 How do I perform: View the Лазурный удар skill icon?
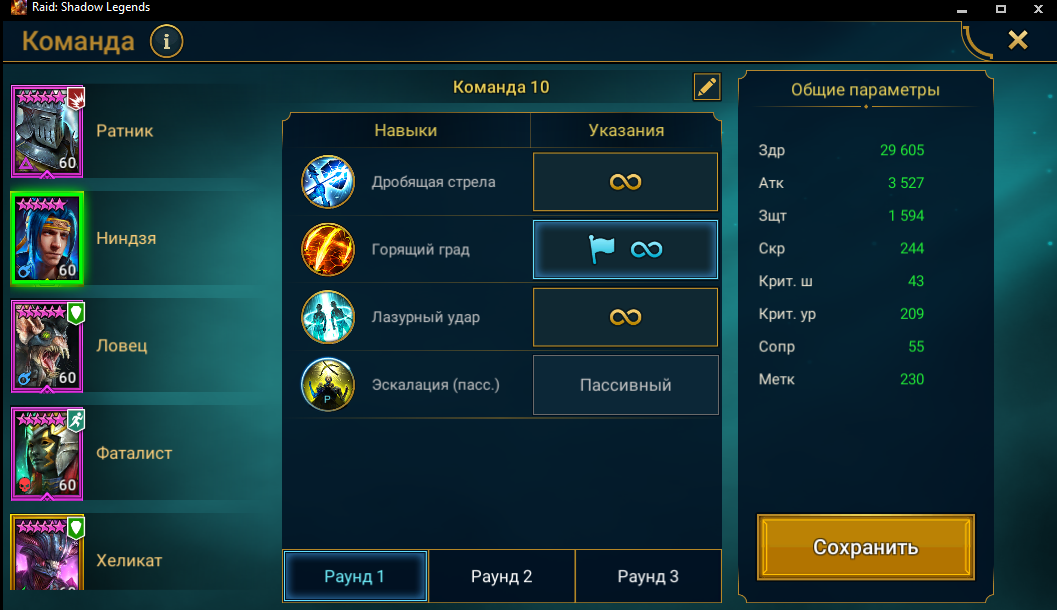point(328,318)
